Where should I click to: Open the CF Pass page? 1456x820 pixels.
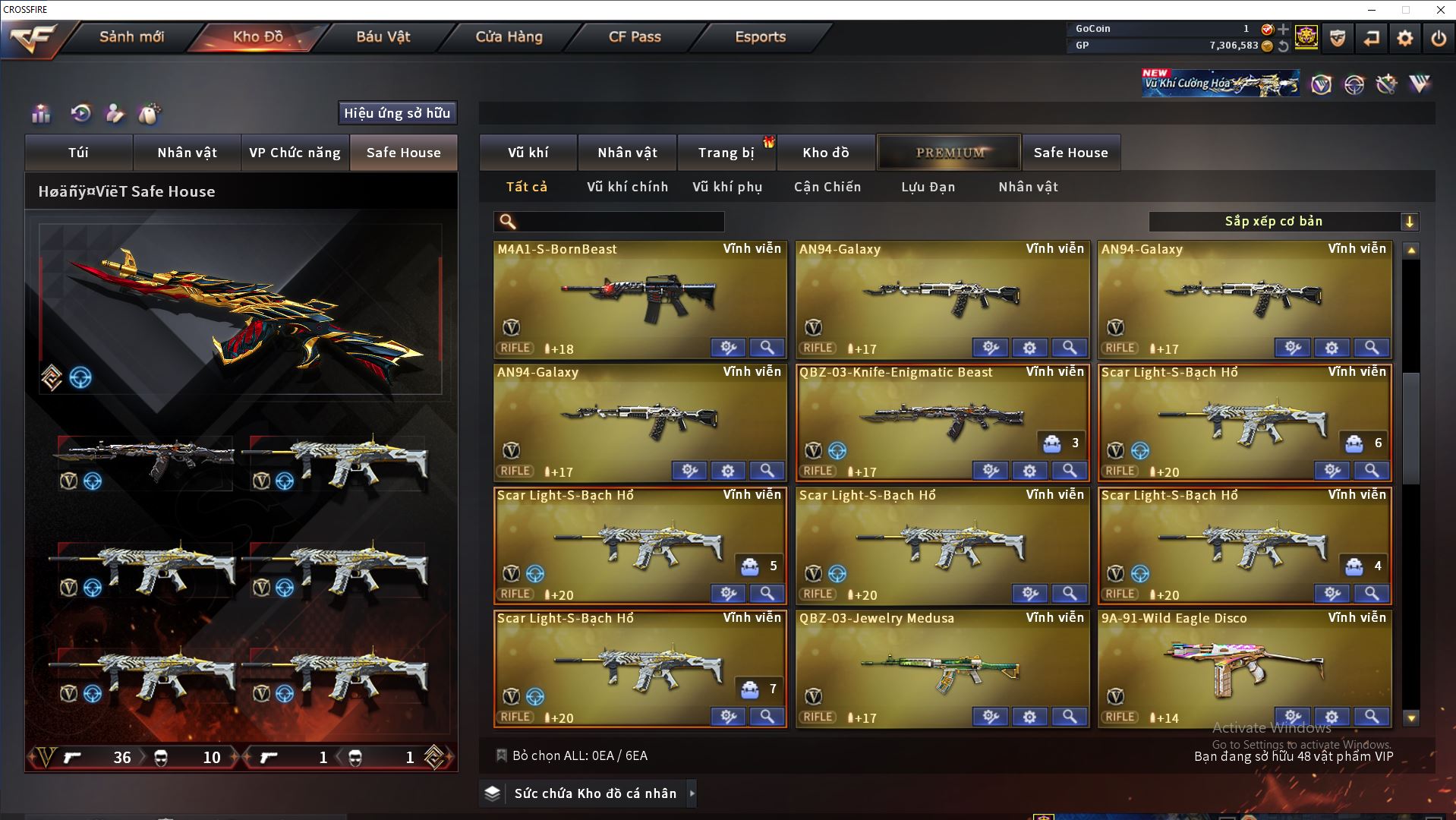635,36
